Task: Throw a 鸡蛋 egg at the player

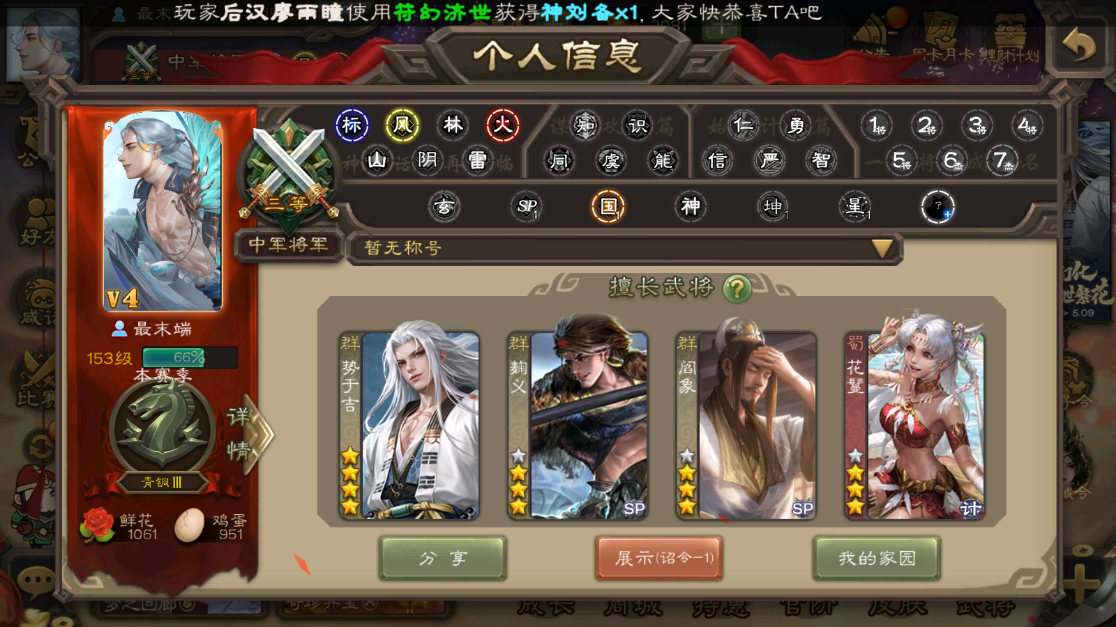Action: click(x=189, y=525)
